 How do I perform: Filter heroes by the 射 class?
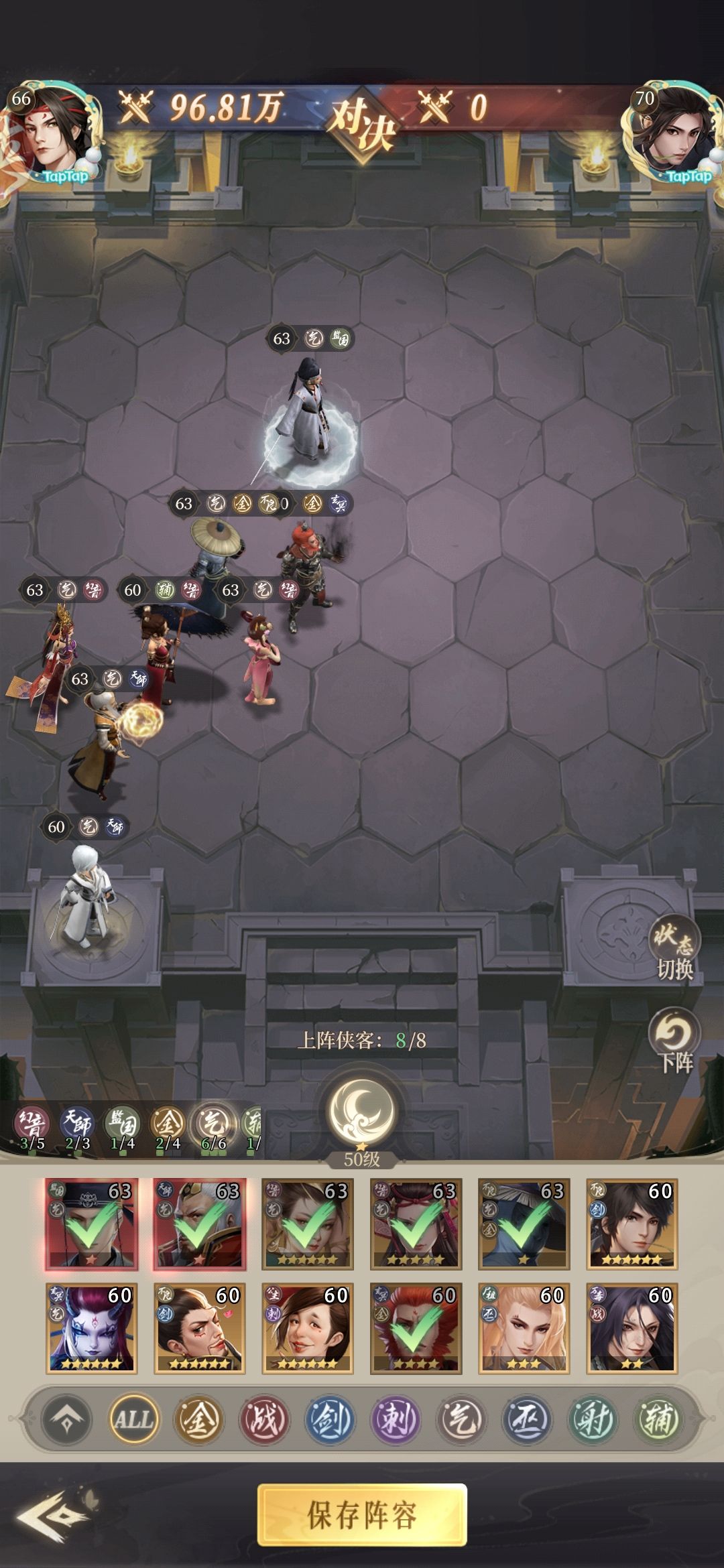(592, 1419)
